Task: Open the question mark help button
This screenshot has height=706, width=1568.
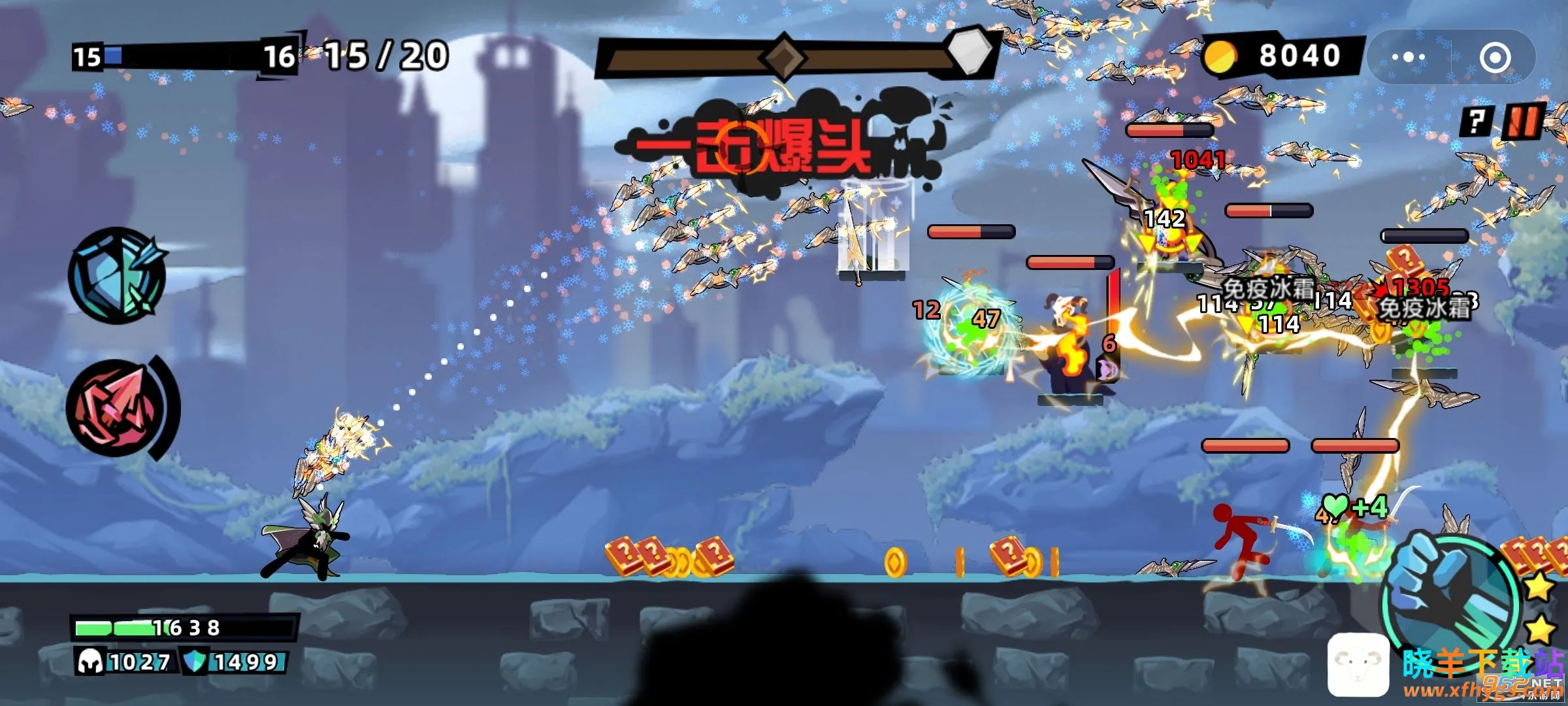Action: click(x=1477, y=122)
